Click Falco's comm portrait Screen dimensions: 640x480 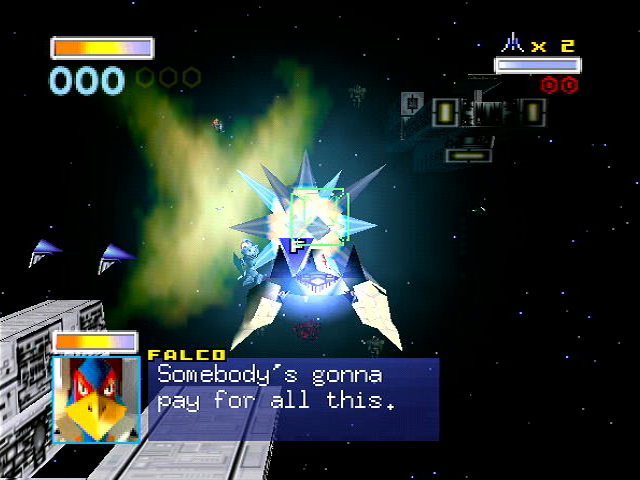[96, 398]
